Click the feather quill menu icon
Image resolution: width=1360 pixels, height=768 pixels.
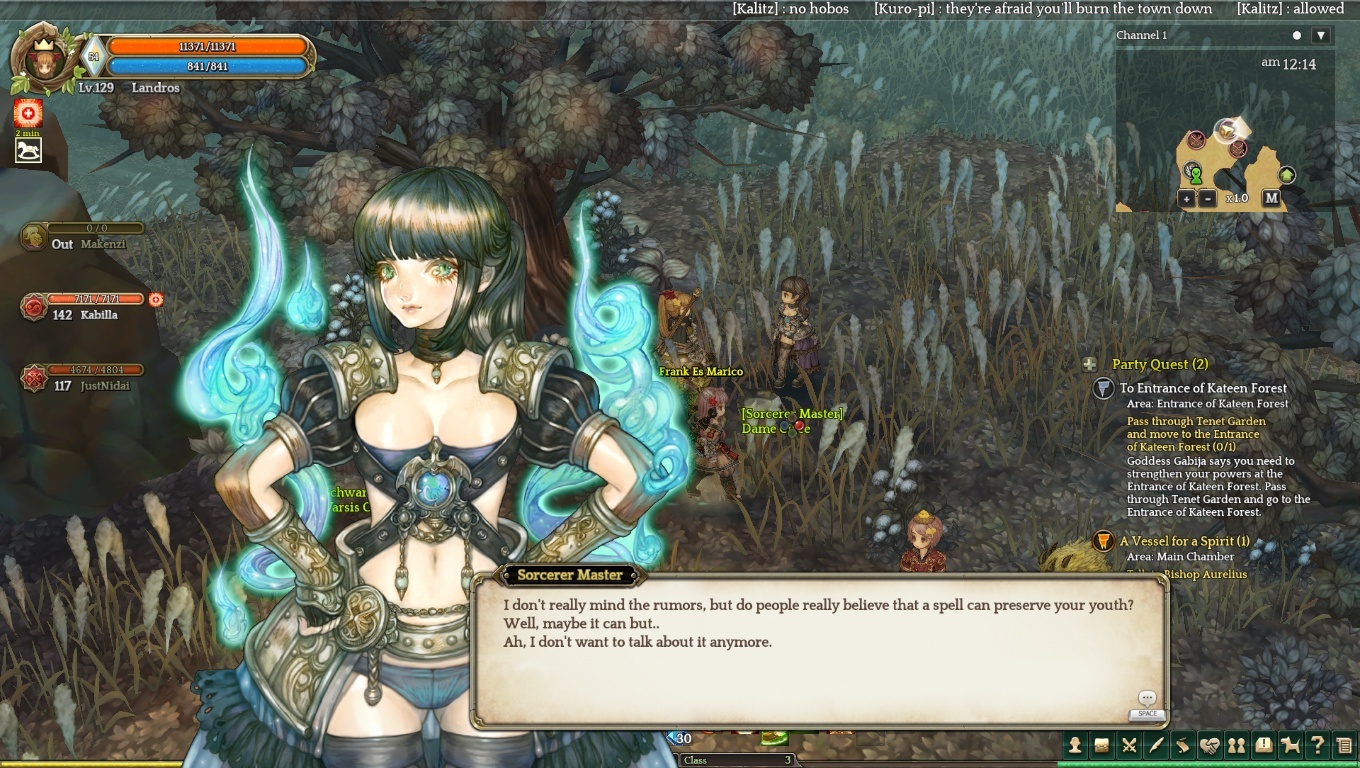pos(1156,745)
